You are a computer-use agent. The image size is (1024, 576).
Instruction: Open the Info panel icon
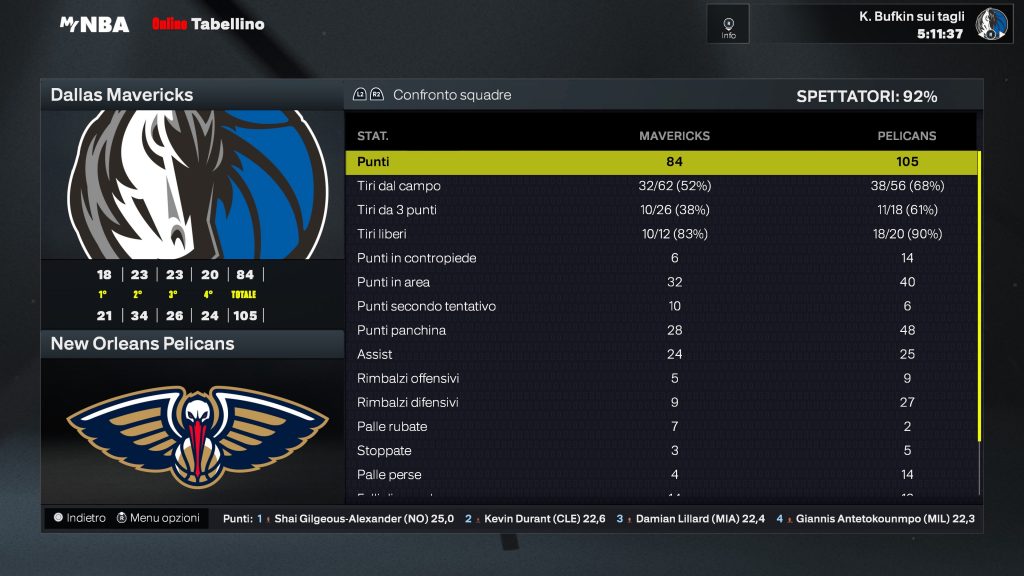tap(728, 24)
